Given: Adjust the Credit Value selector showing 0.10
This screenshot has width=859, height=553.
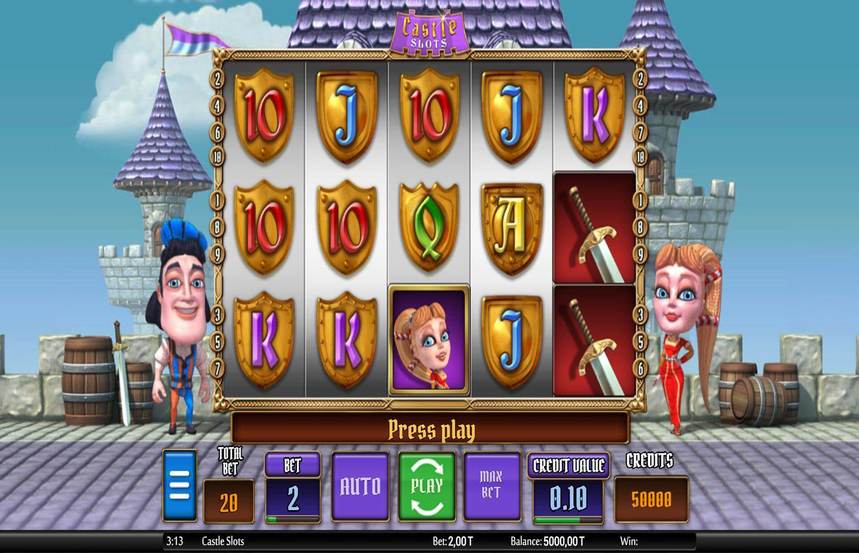Looking at the screenshot, I should 568,497.
